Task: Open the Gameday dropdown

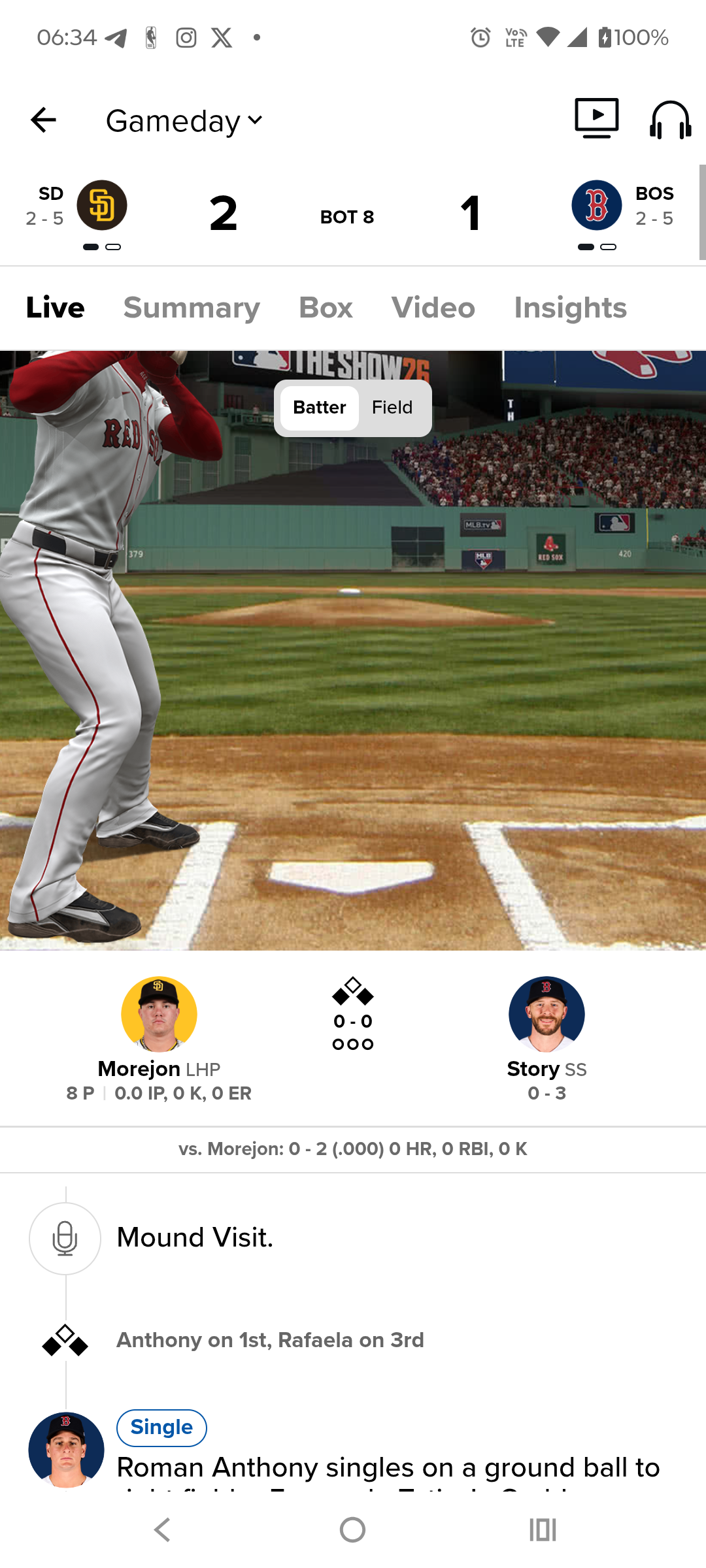Action: click(184, 122)
